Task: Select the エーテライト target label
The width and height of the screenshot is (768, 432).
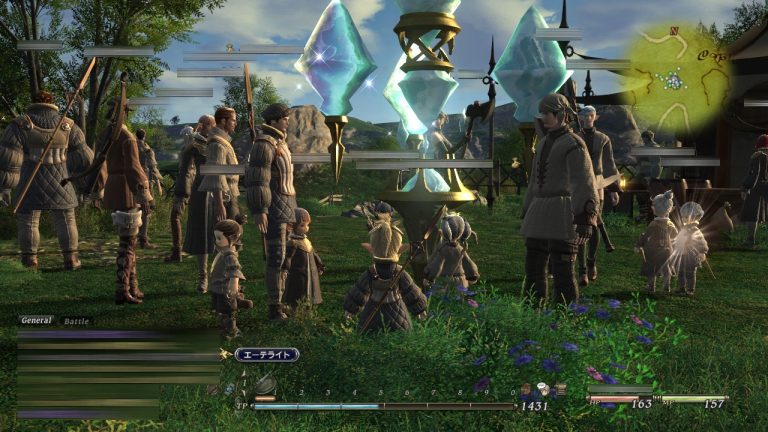Action: point(266,354)
